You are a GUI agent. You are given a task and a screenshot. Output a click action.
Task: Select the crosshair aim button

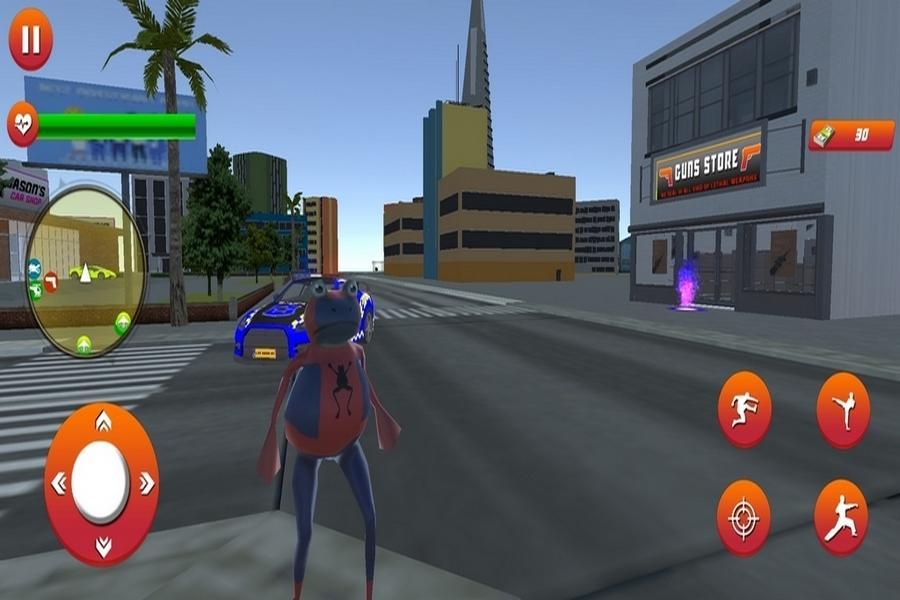tap(744, 517)
